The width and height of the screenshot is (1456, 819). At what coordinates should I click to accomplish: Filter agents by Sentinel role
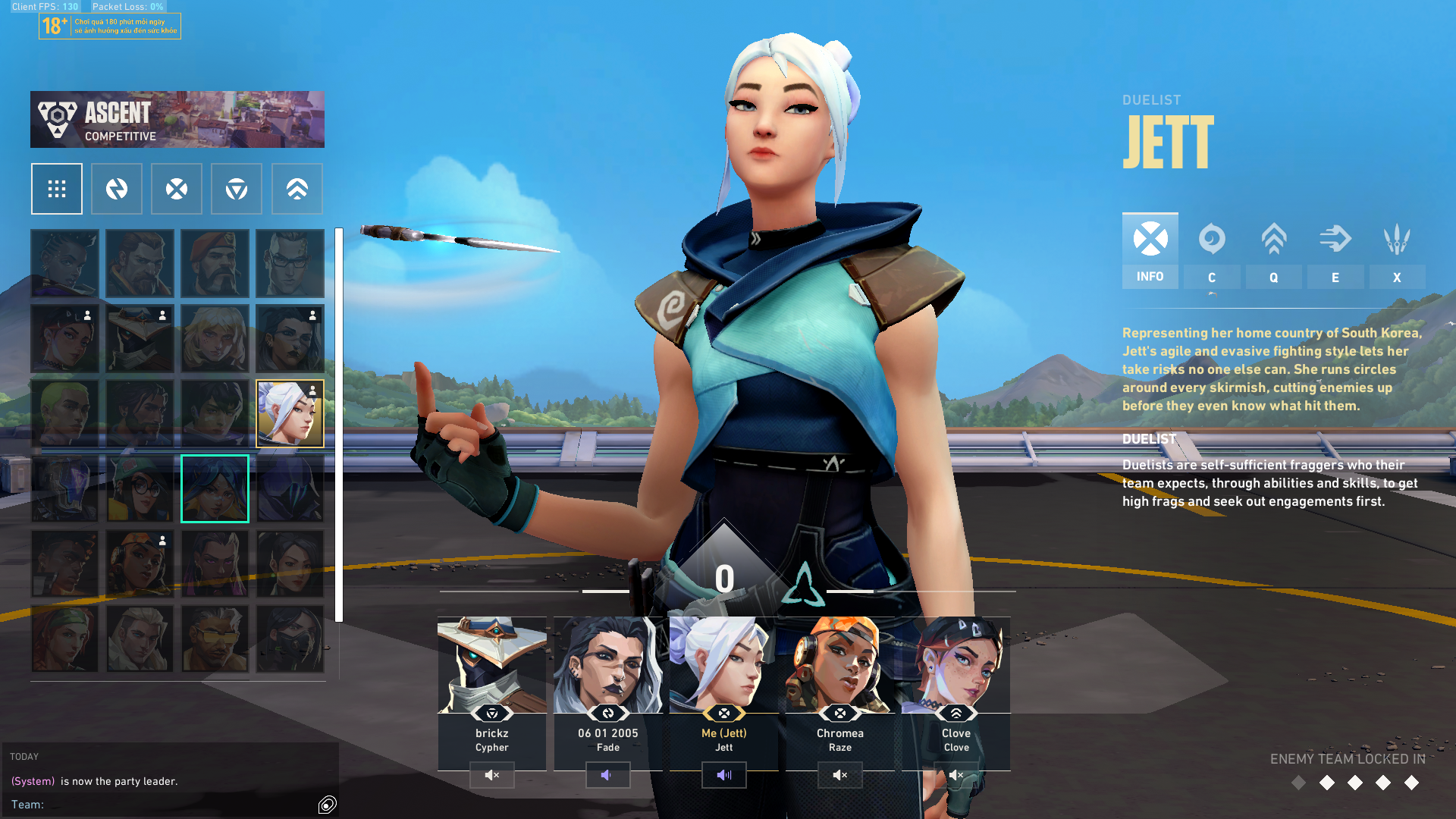click(x=237, y=189)
